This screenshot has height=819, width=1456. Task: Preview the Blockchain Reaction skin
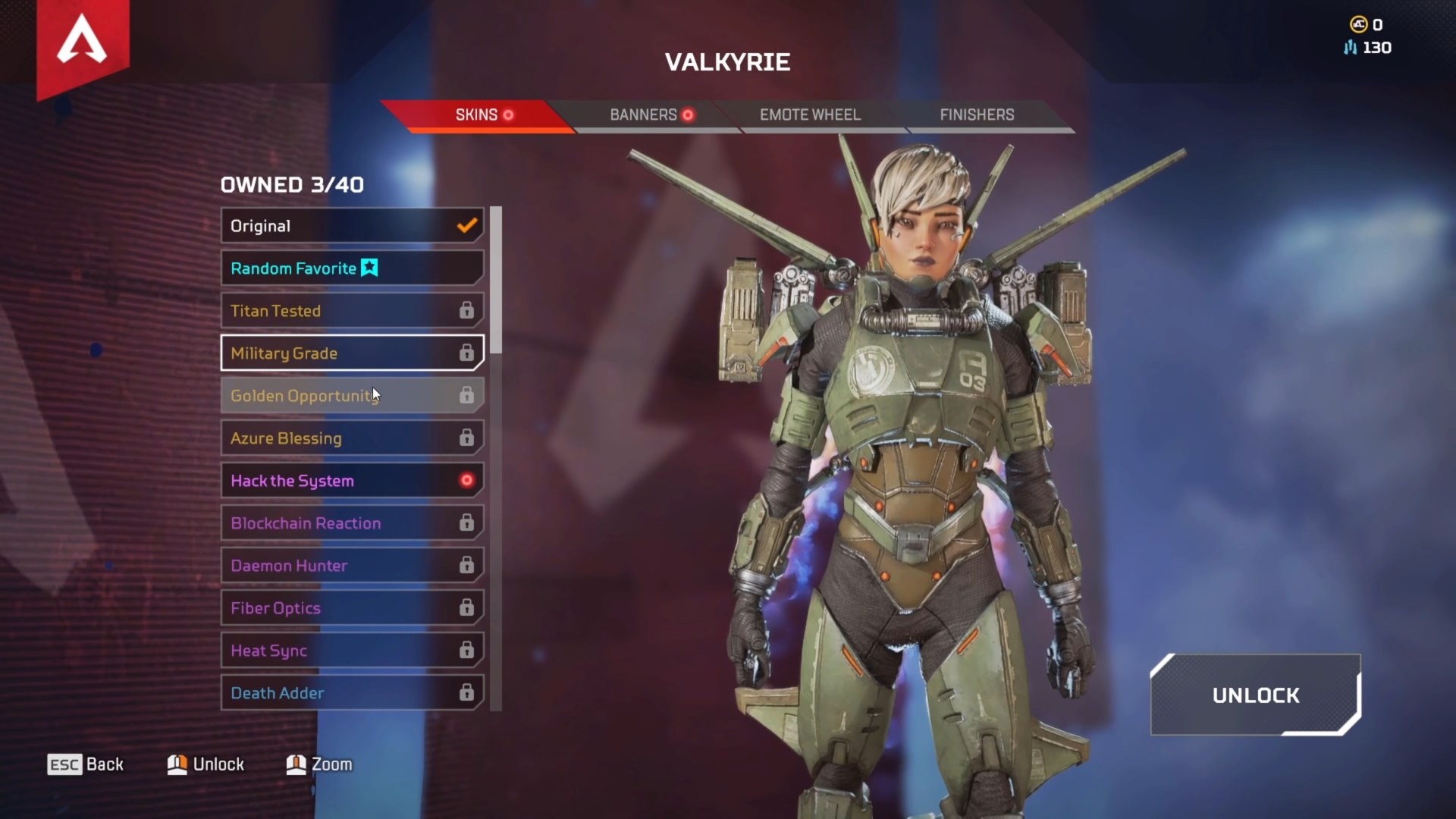point(352,523)
